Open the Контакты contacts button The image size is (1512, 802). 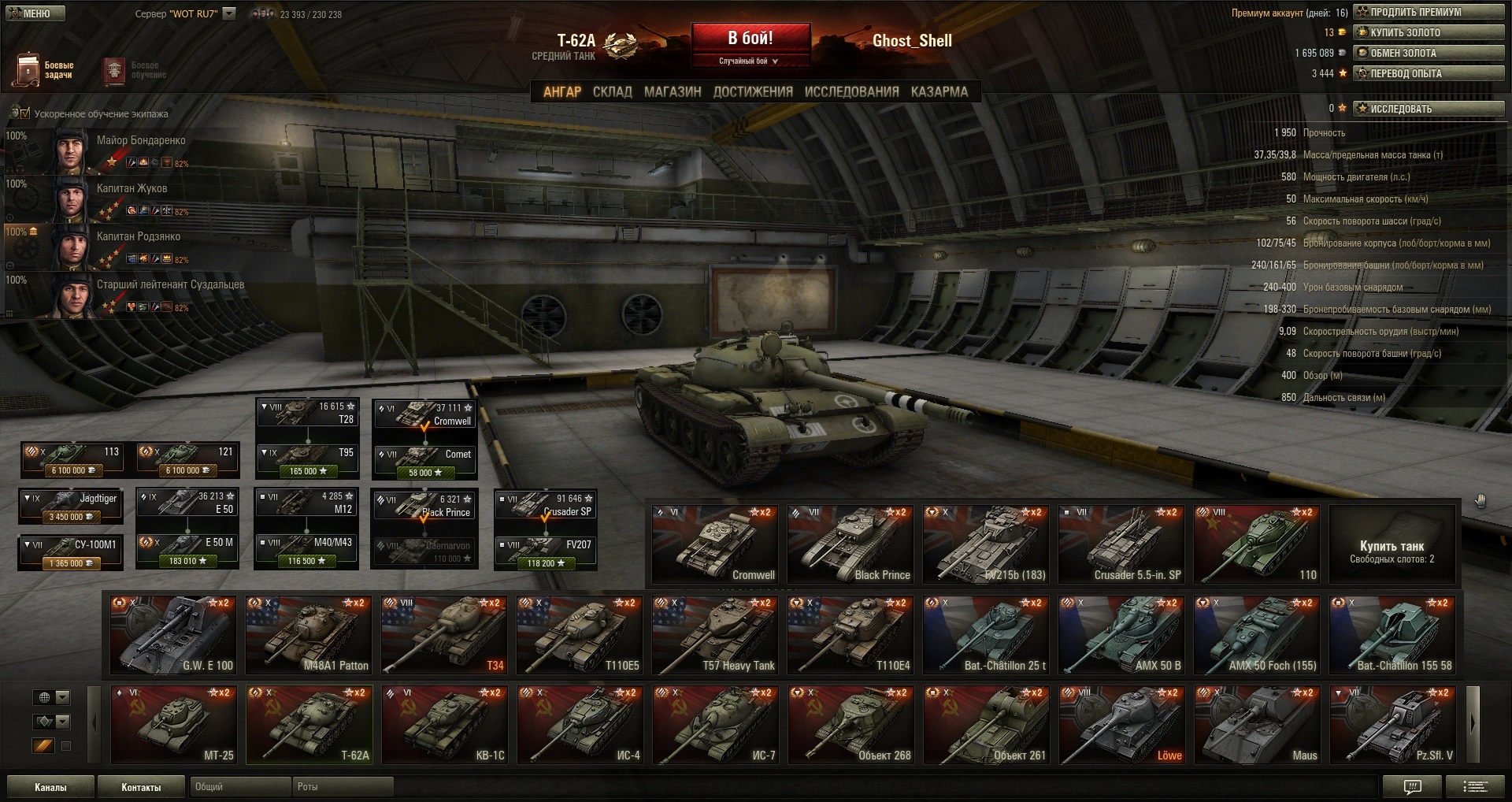click(x=141, y=787)
